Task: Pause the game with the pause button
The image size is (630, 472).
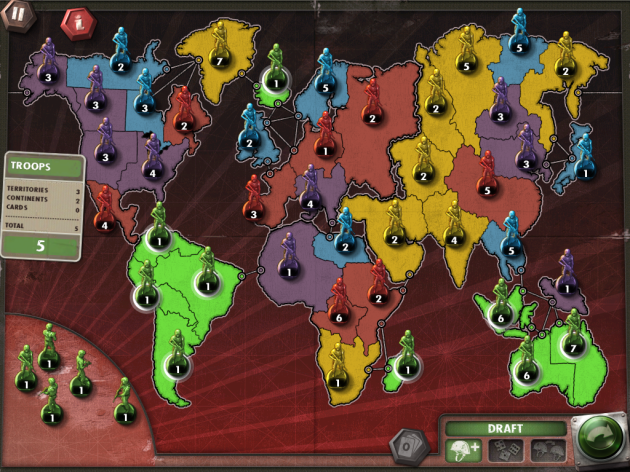Action: 18,17
